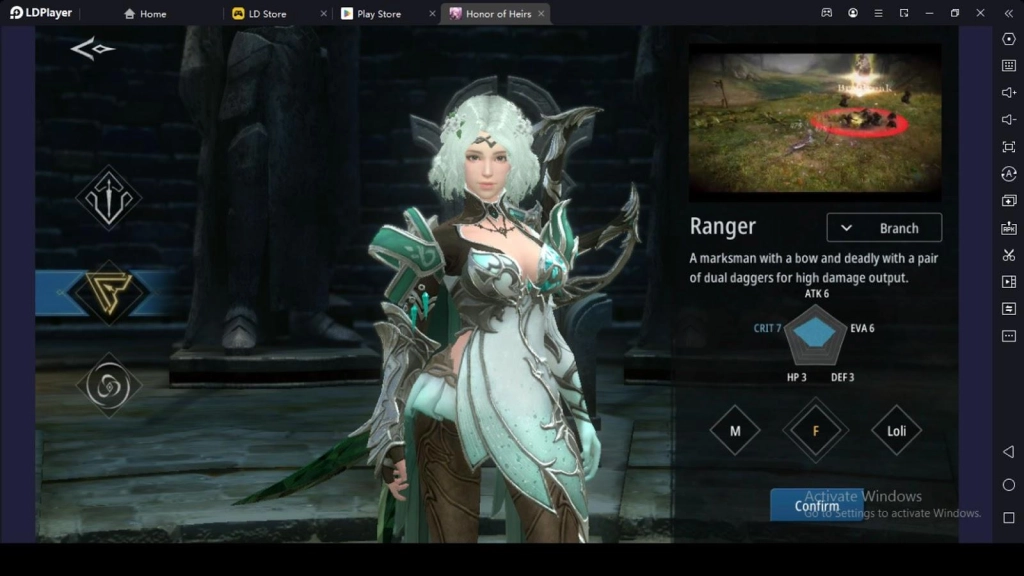
Task: Play the Ranger skill preview video
Action: [815, 120]
